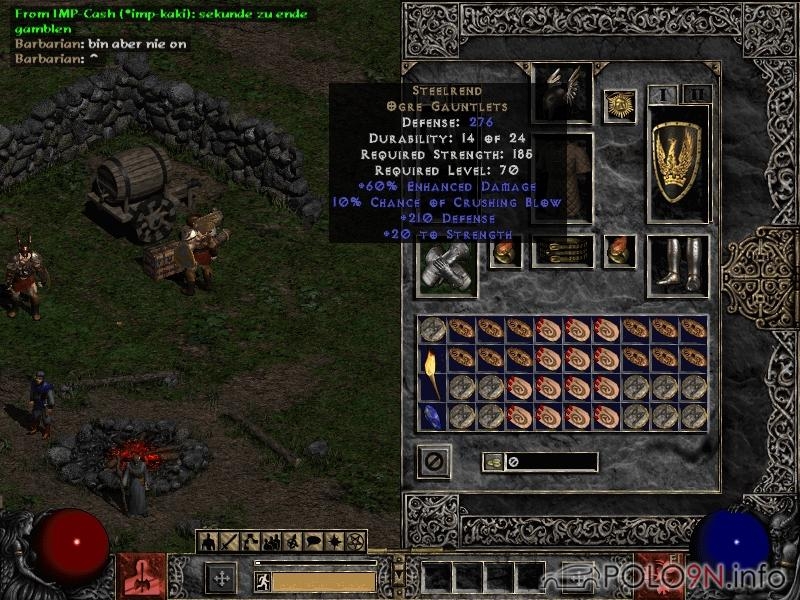Click the ring slot beside the gloves
Image resolution: width=800 pixels, height=600 pixels.
pos(505,251)
